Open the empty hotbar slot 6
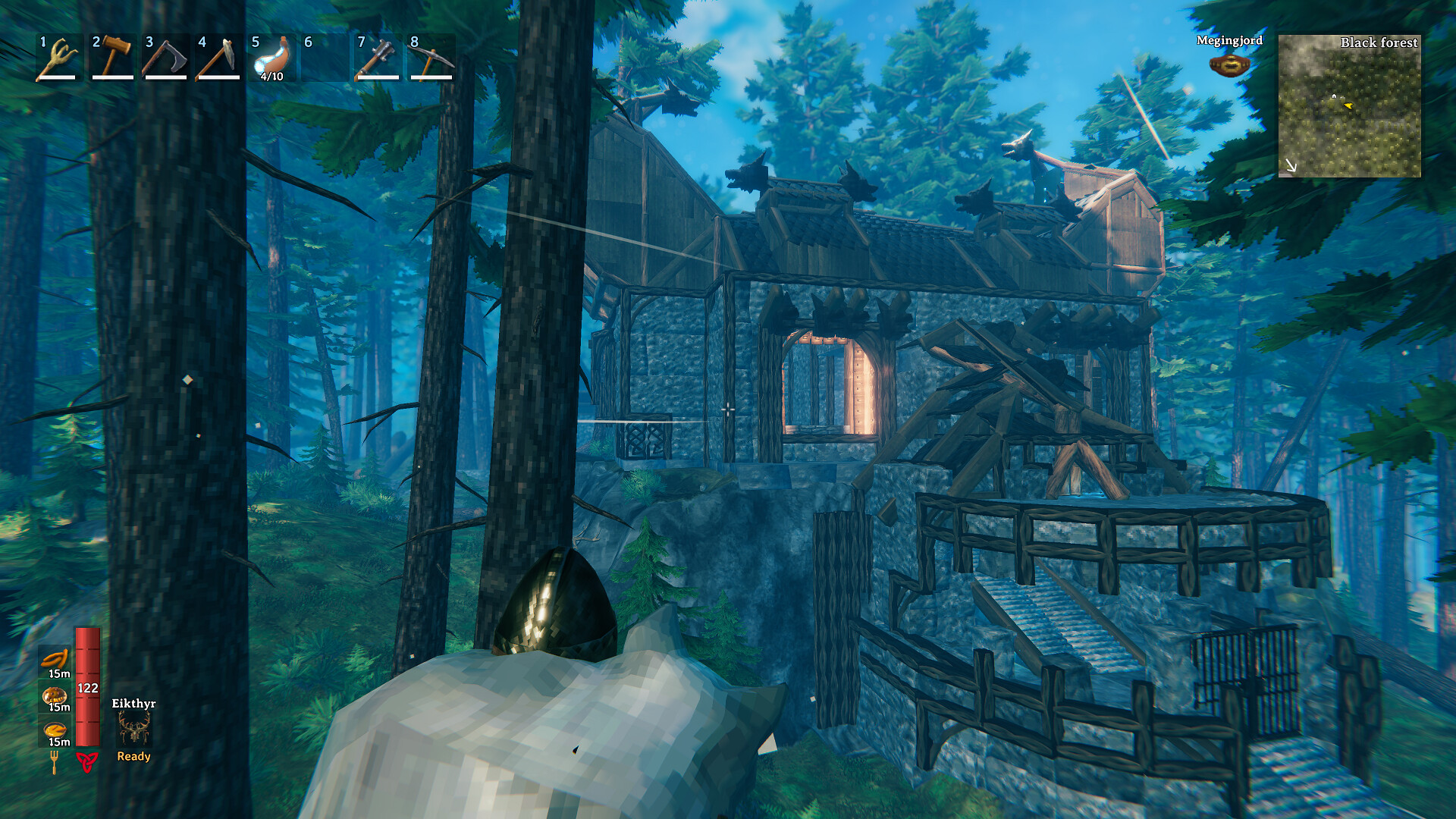The width and height of the screenshot is (1456, 819). coord(324,57)
